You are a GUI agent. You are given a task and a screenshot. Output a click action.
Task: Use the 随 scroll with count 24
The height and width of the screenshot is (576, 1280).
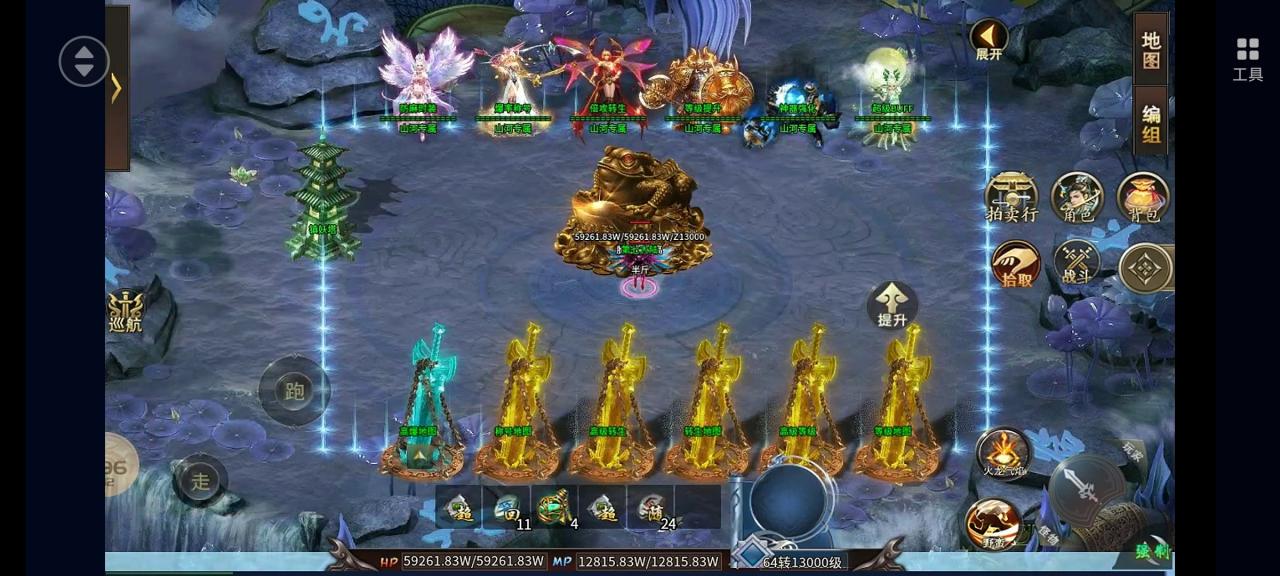[651, 508]
